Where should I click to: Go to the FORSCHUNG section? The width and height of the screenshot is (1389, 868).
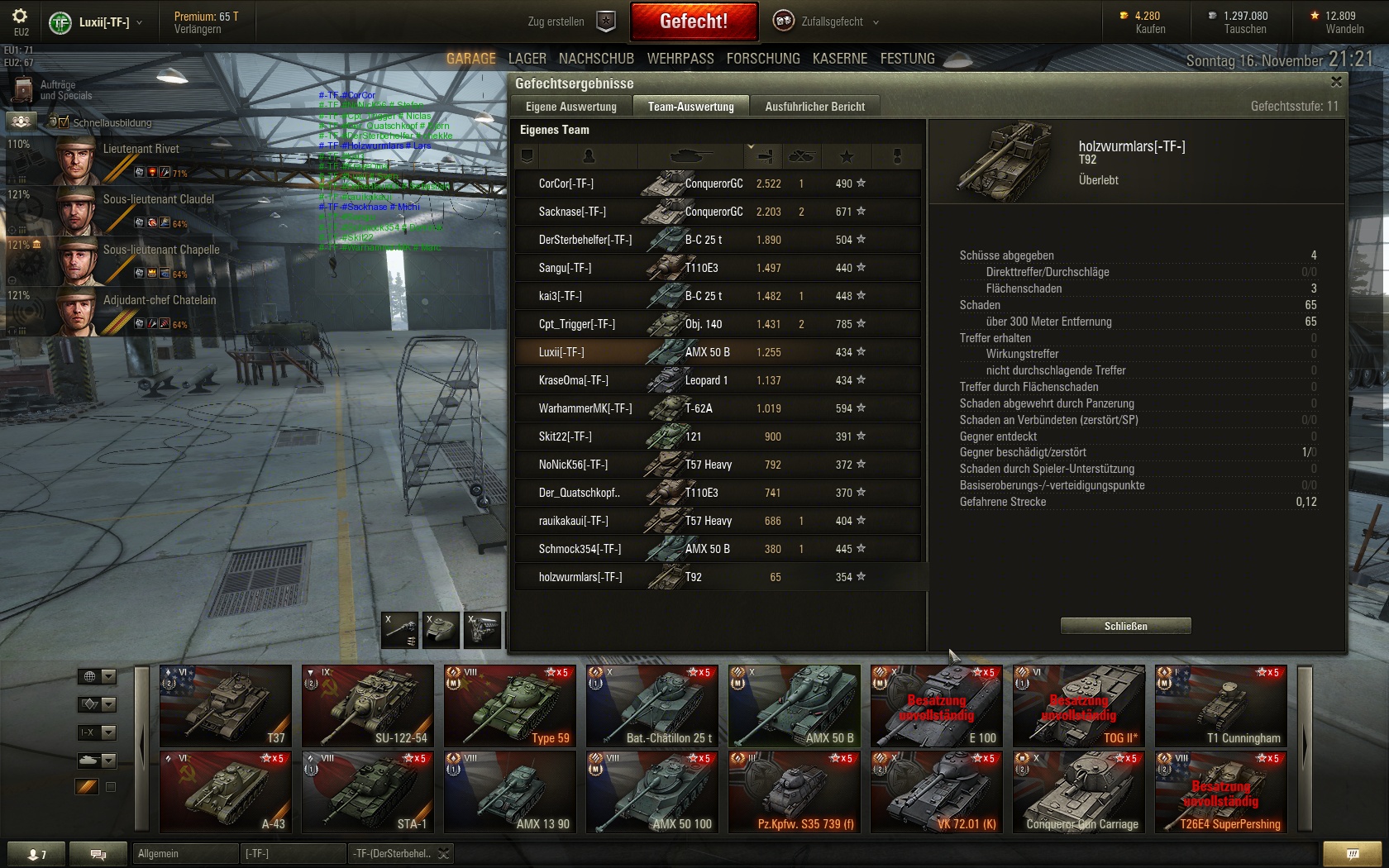tap(763, 59)
